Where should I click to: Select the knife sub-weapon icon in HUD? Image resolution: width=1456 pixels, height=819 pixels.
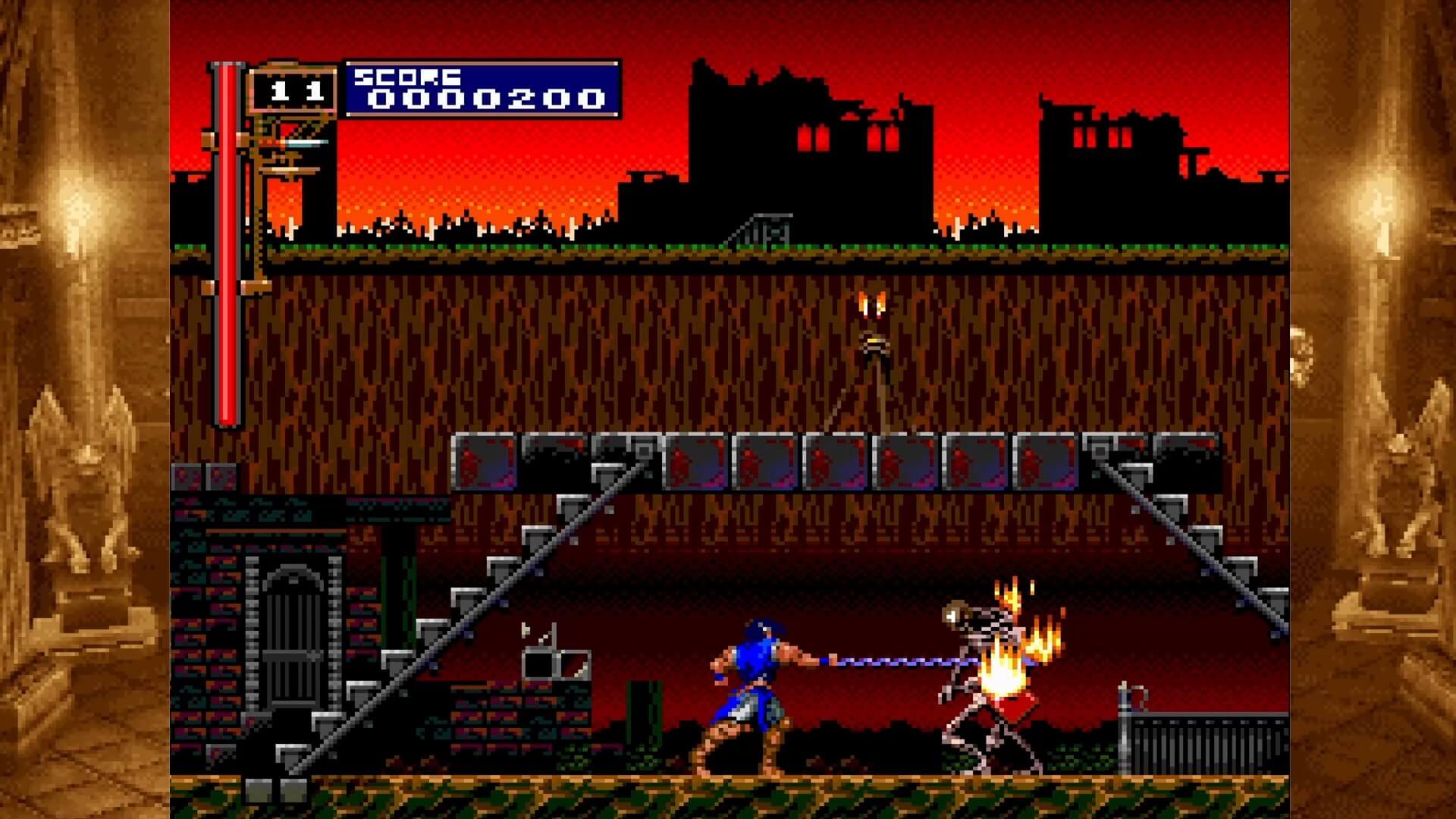point(300,144)
